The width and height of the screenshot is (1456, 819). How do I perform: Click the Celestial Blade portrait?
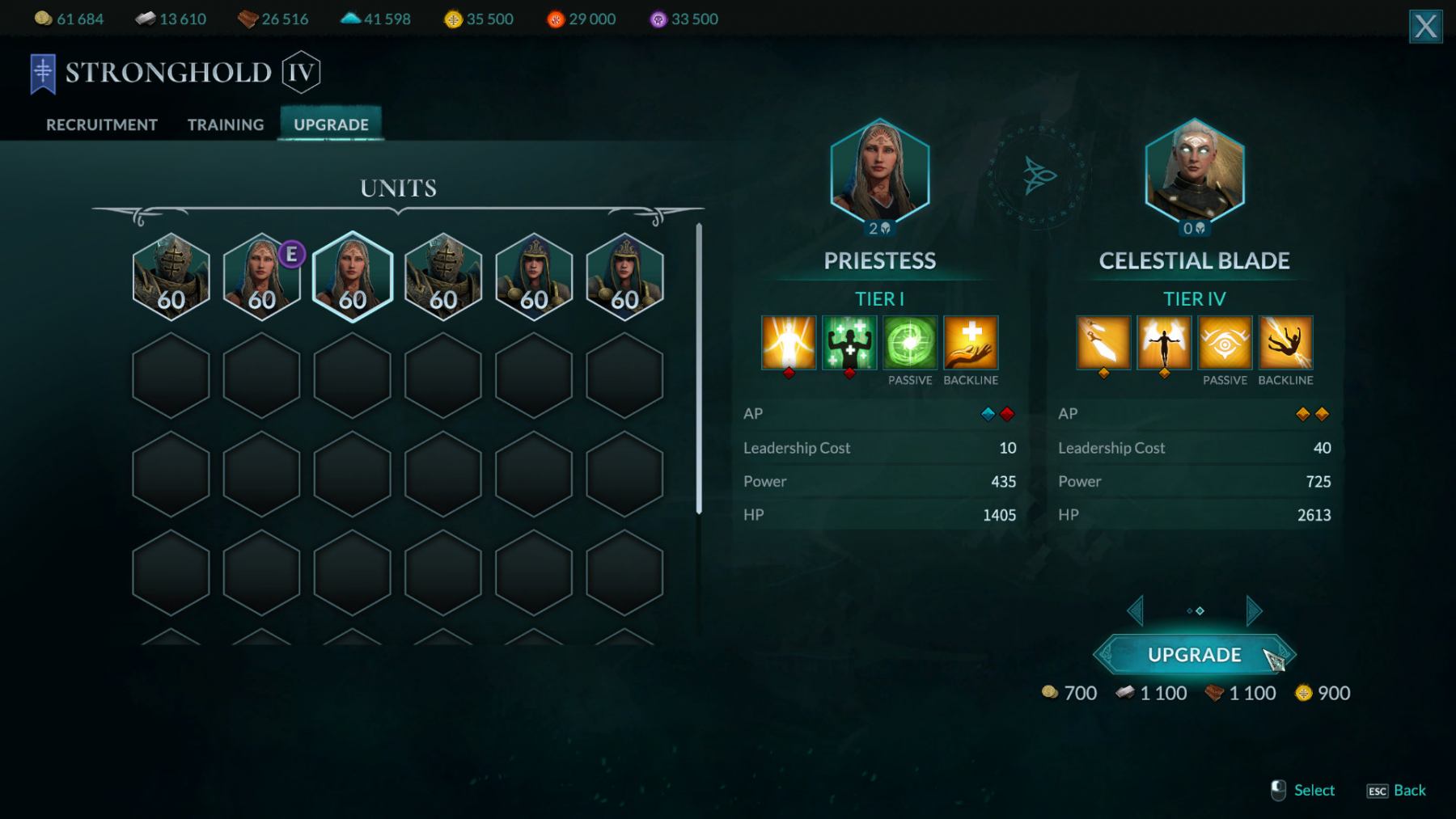(x=1194, y=172)
